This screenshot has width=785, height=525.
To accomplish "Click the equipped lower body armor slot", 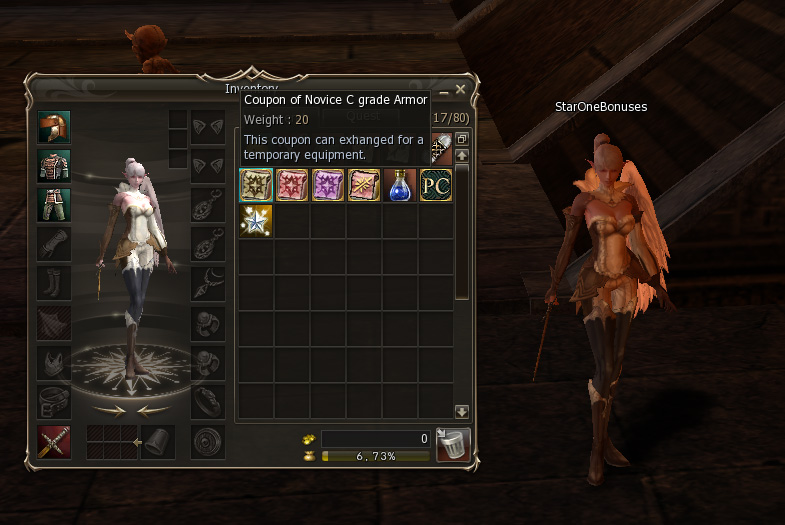I will 53,204.
